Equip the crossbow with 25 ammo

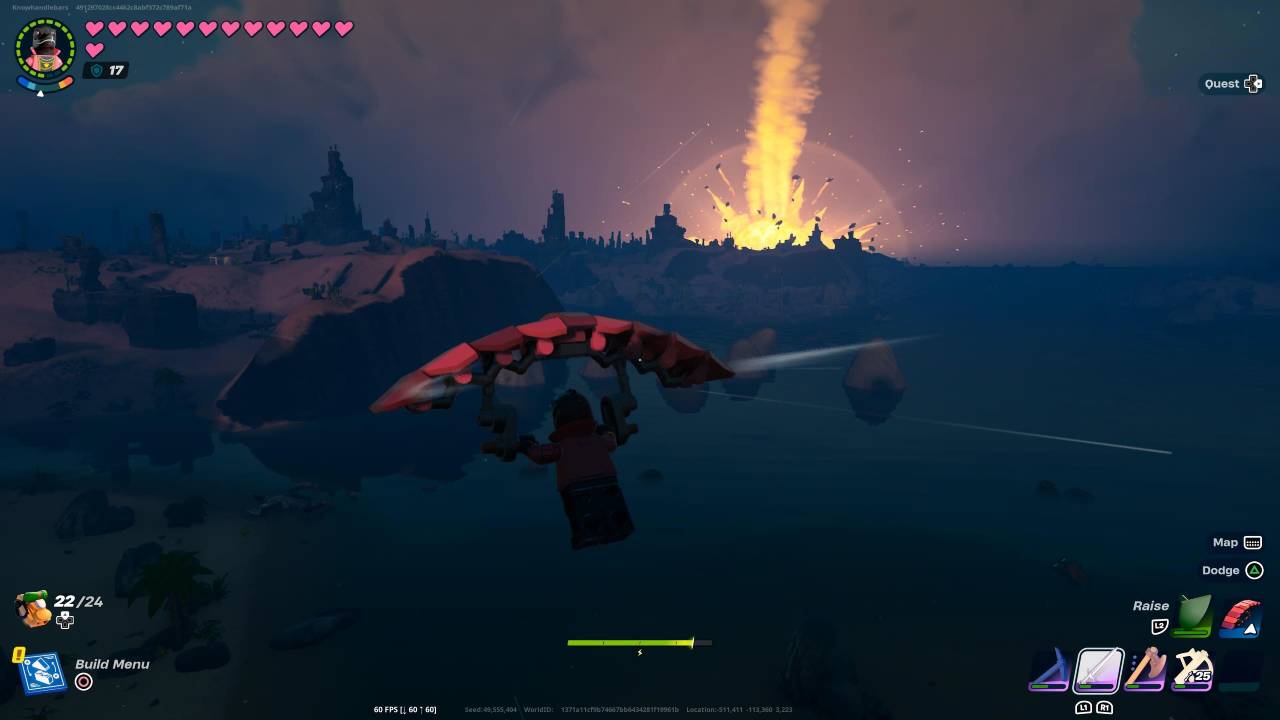[x=1193, y=669]
